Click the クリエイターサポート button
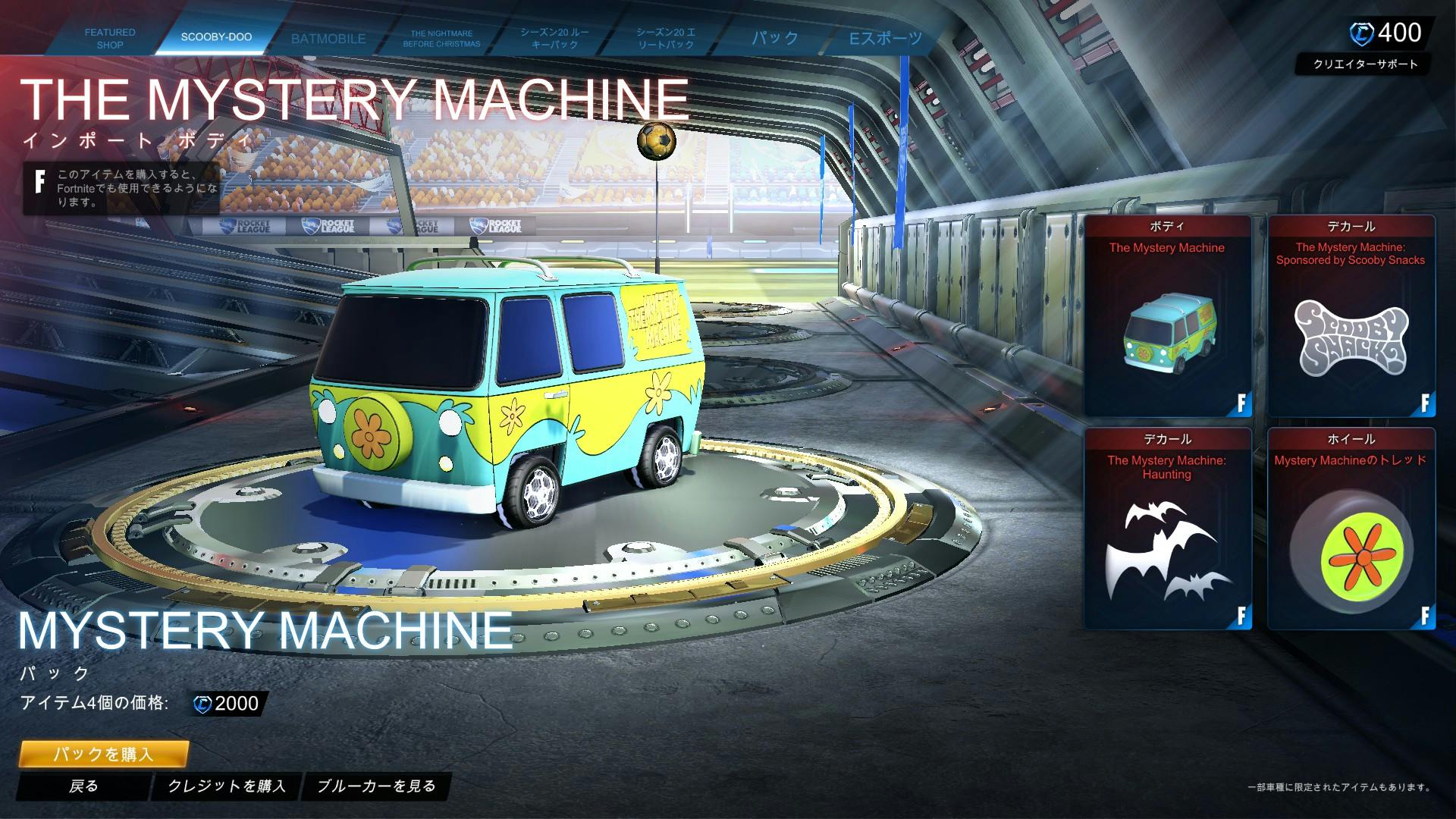This screenshot has height=819, width=1456. (1365, 64)
